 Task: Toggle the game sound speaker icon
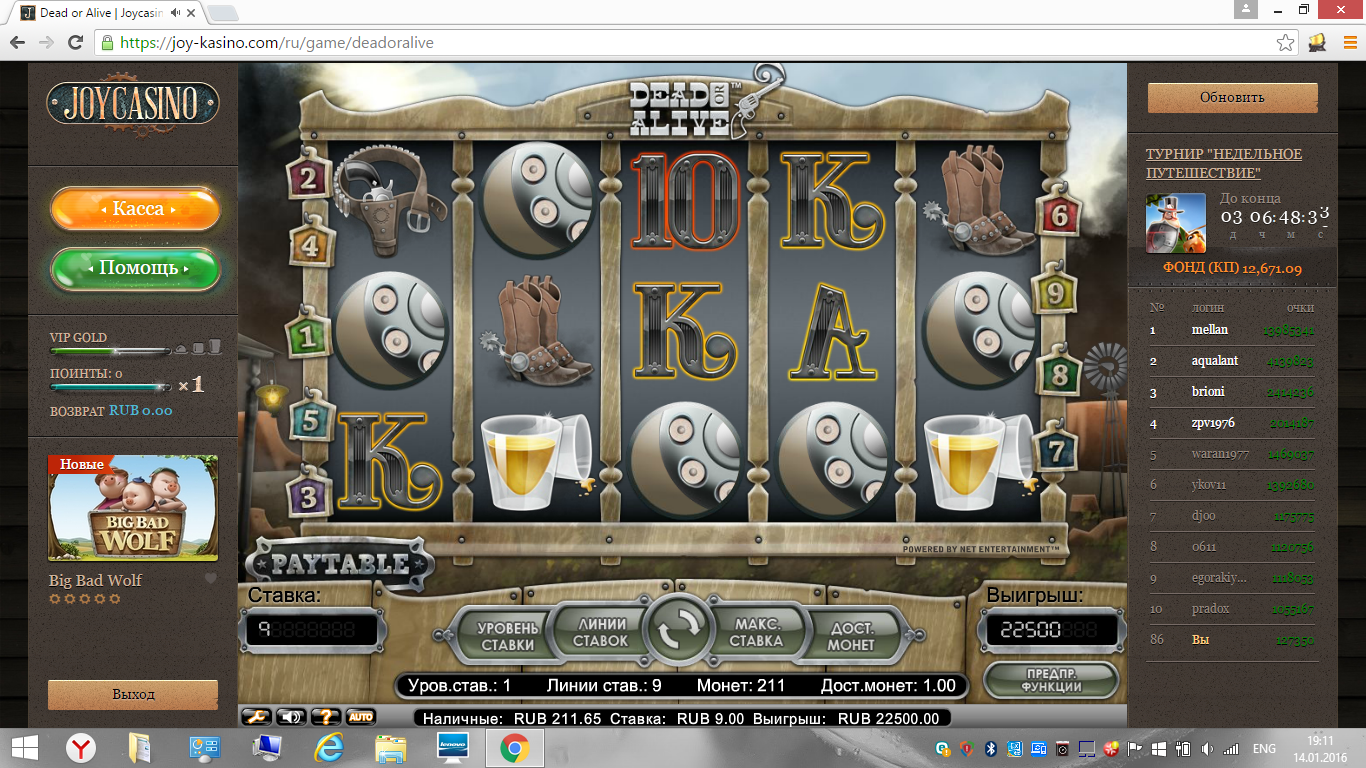(290, 716)
